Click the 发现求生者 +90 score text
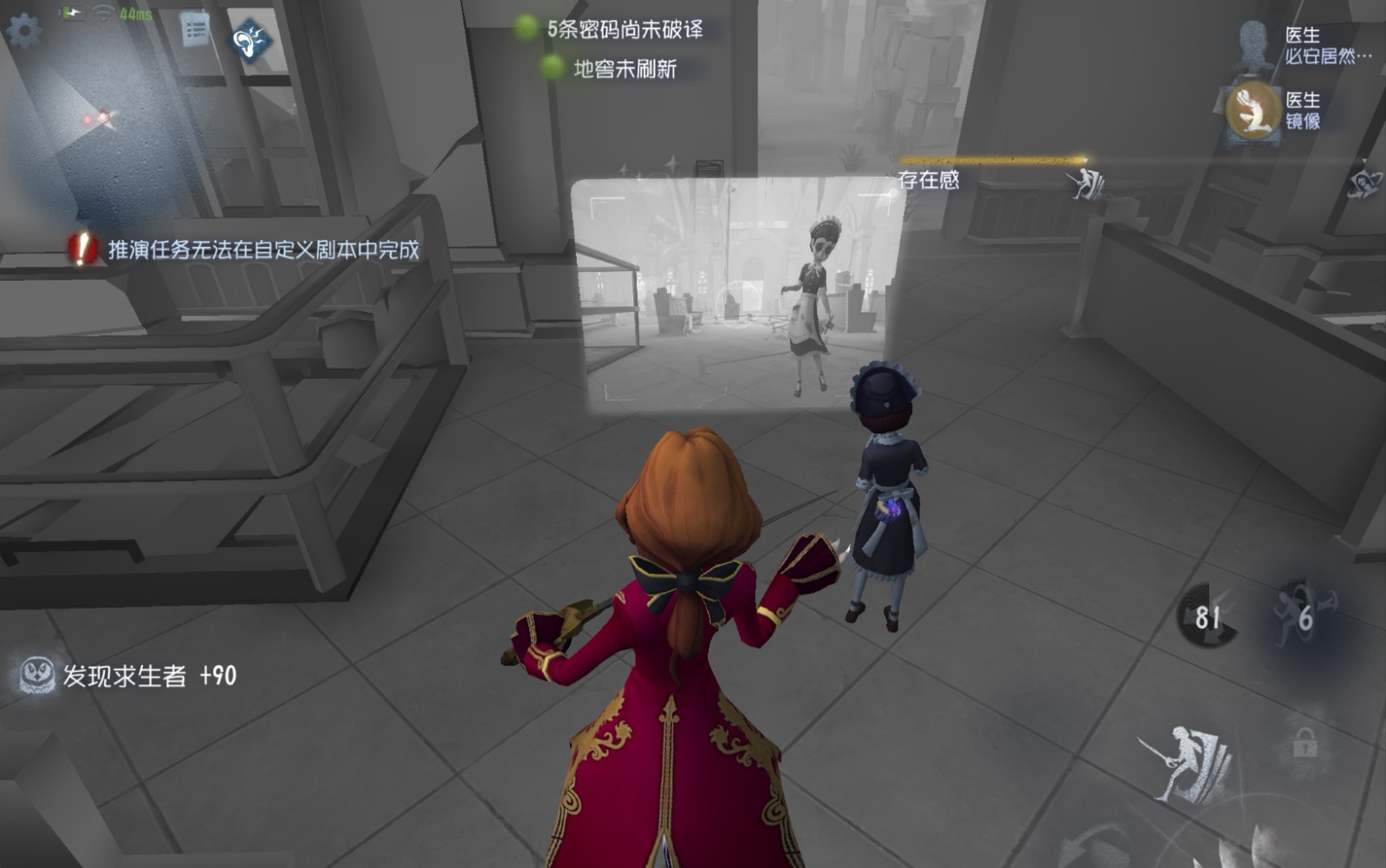The image size is (1386, 868). point(146,674)
